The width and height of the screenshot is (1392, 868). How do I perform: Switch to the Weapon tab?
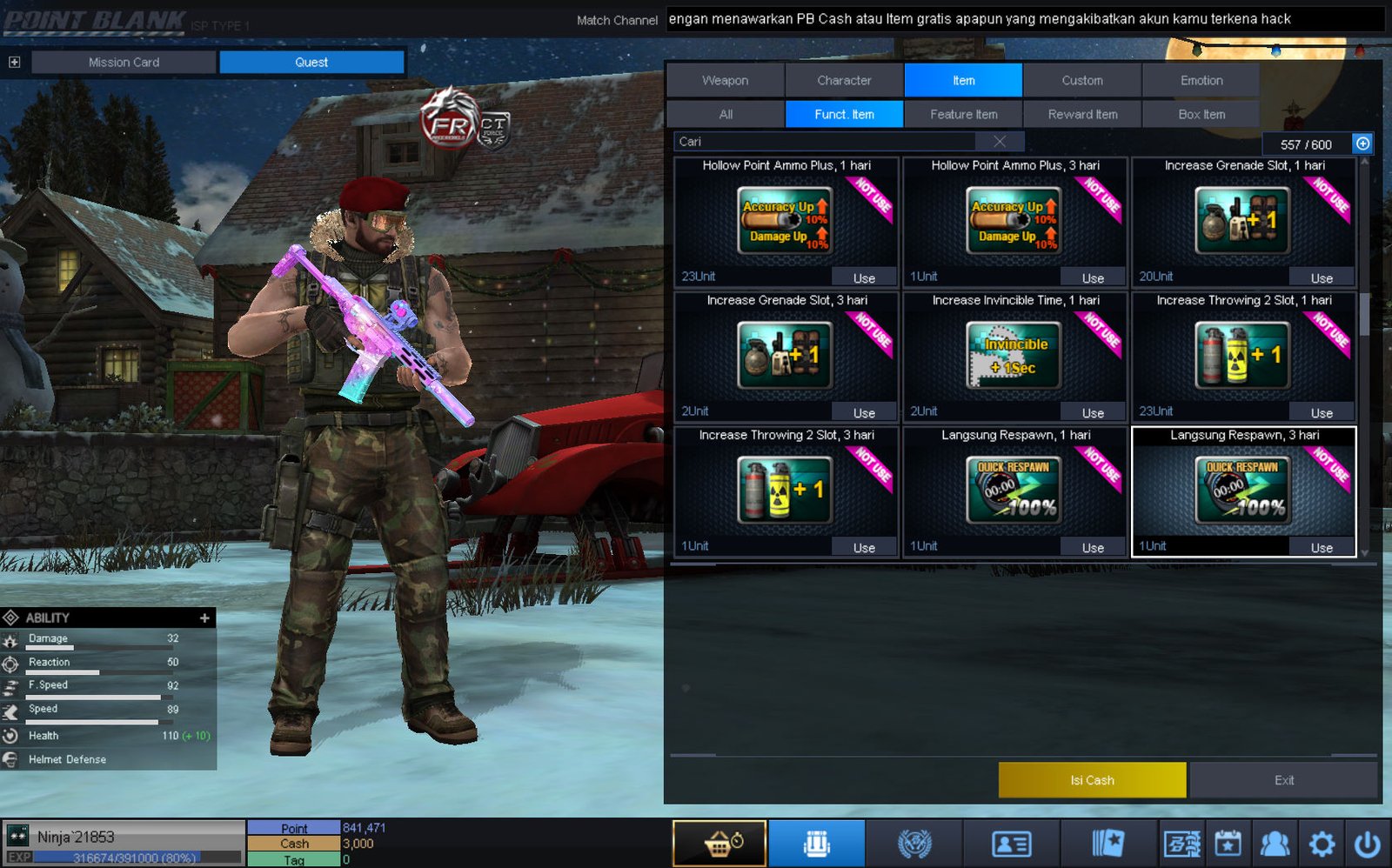tap(725, 80)
